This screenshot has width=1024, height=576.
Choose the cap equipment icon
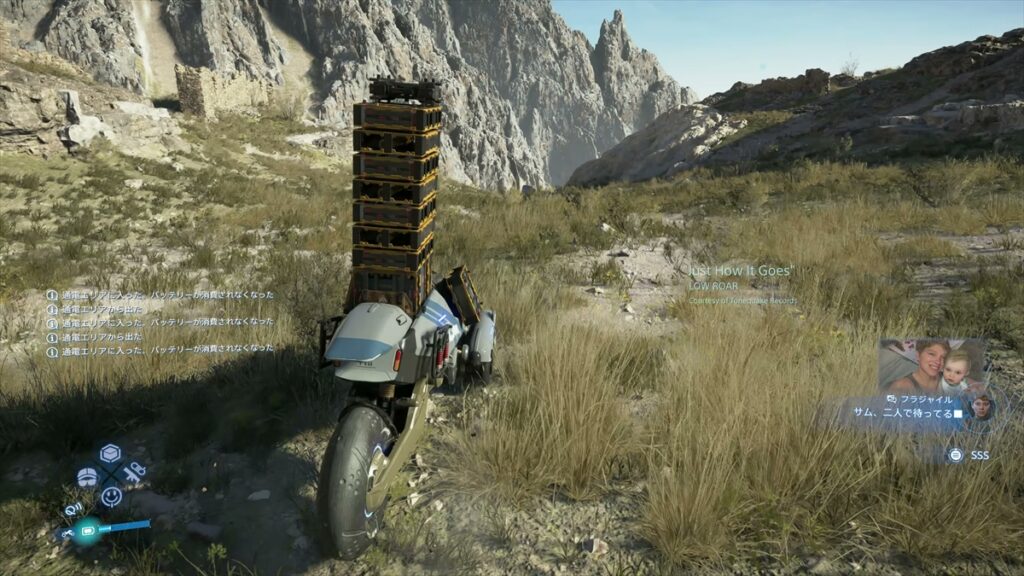coord(87,477)
